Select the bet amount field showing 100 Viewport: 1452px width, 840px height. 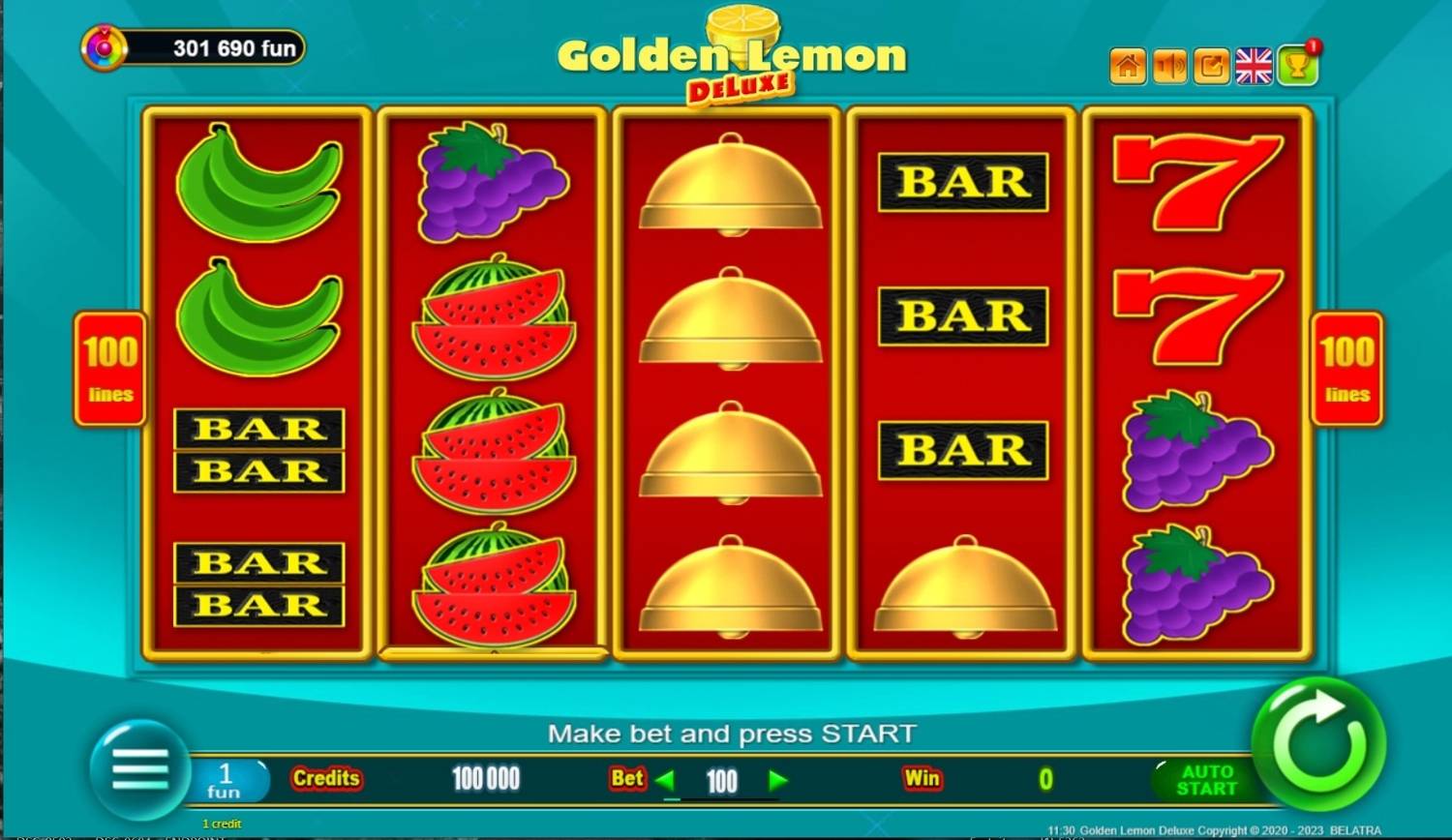coord(721,780)
